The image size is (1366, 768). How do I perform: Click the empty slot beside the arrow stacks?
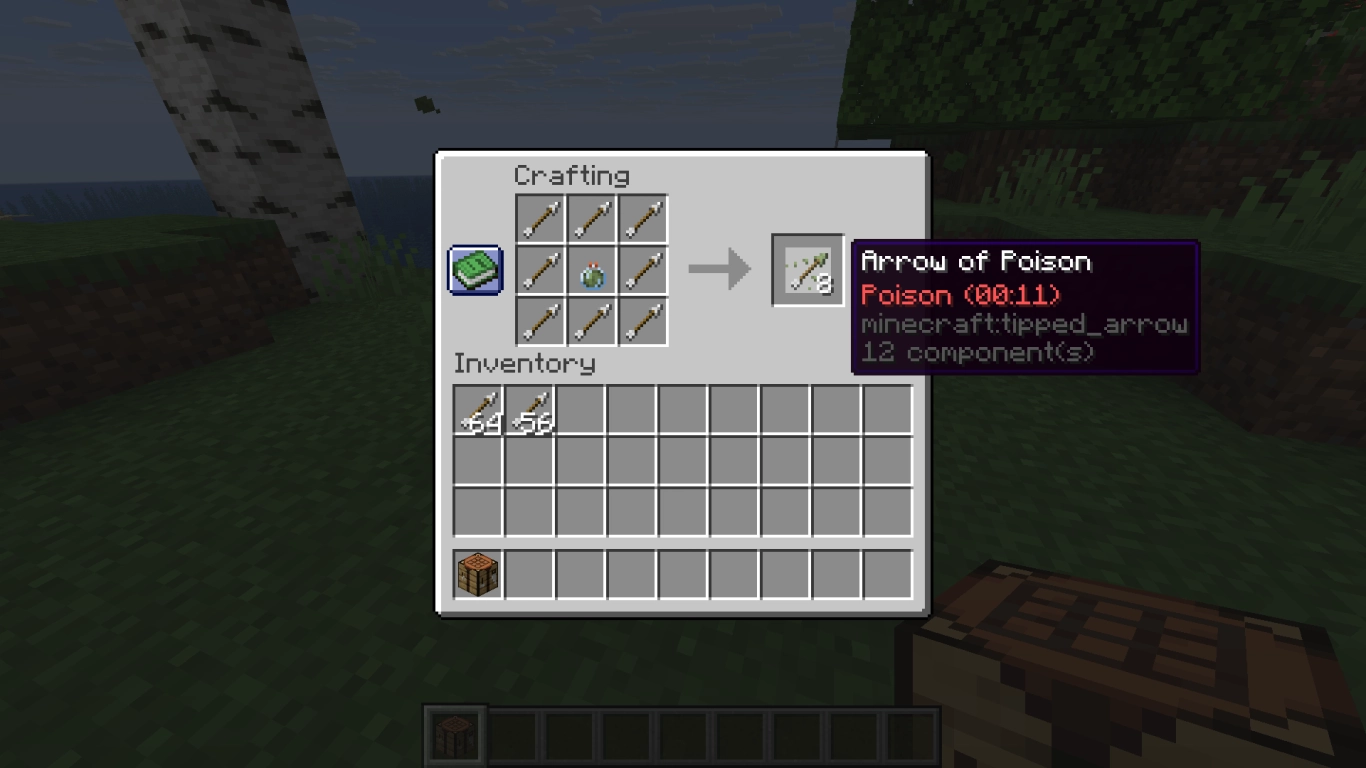(x=582, y=411)
